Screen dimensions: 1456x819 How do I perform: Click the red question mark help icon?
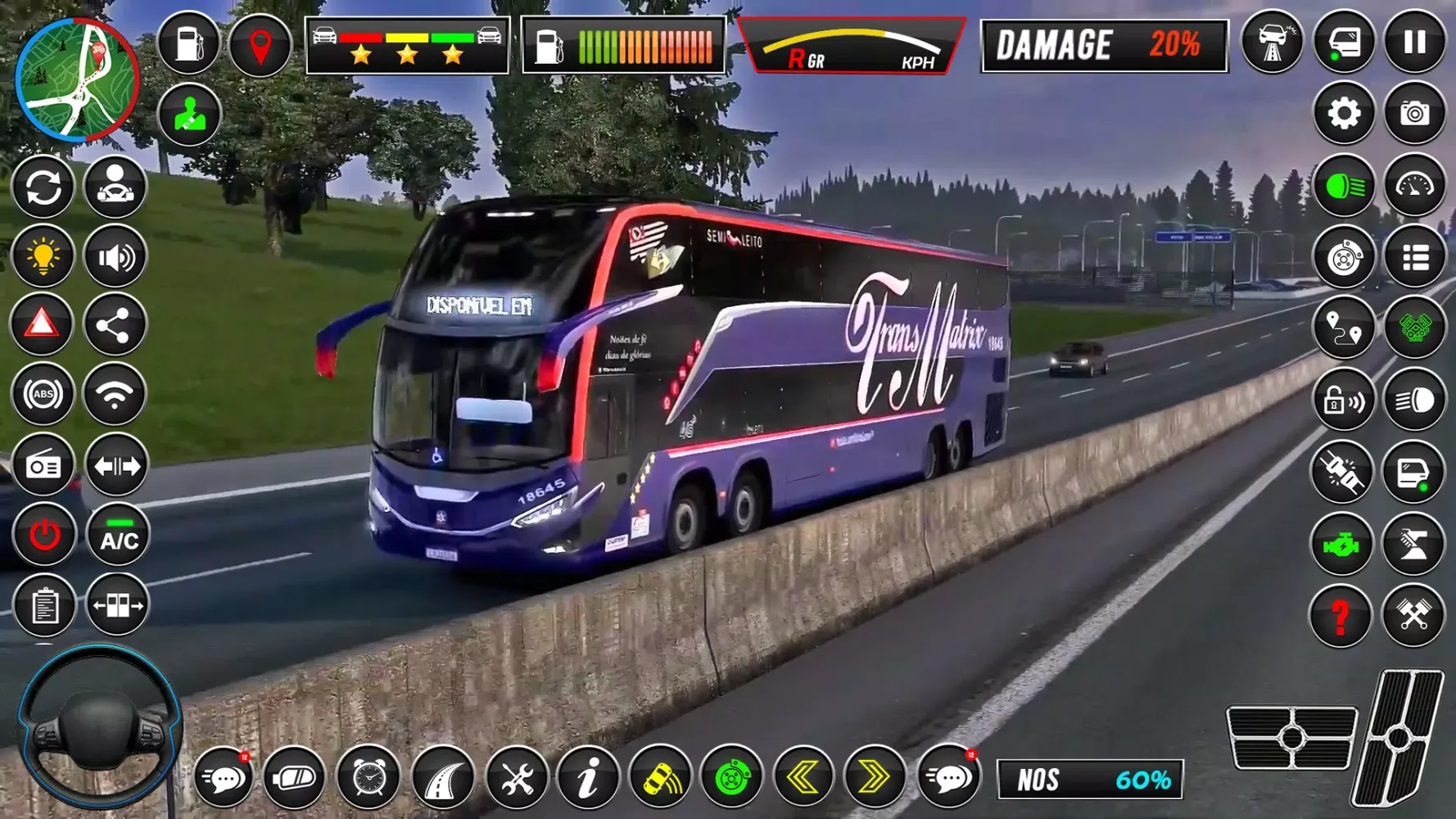point(1341,616)
